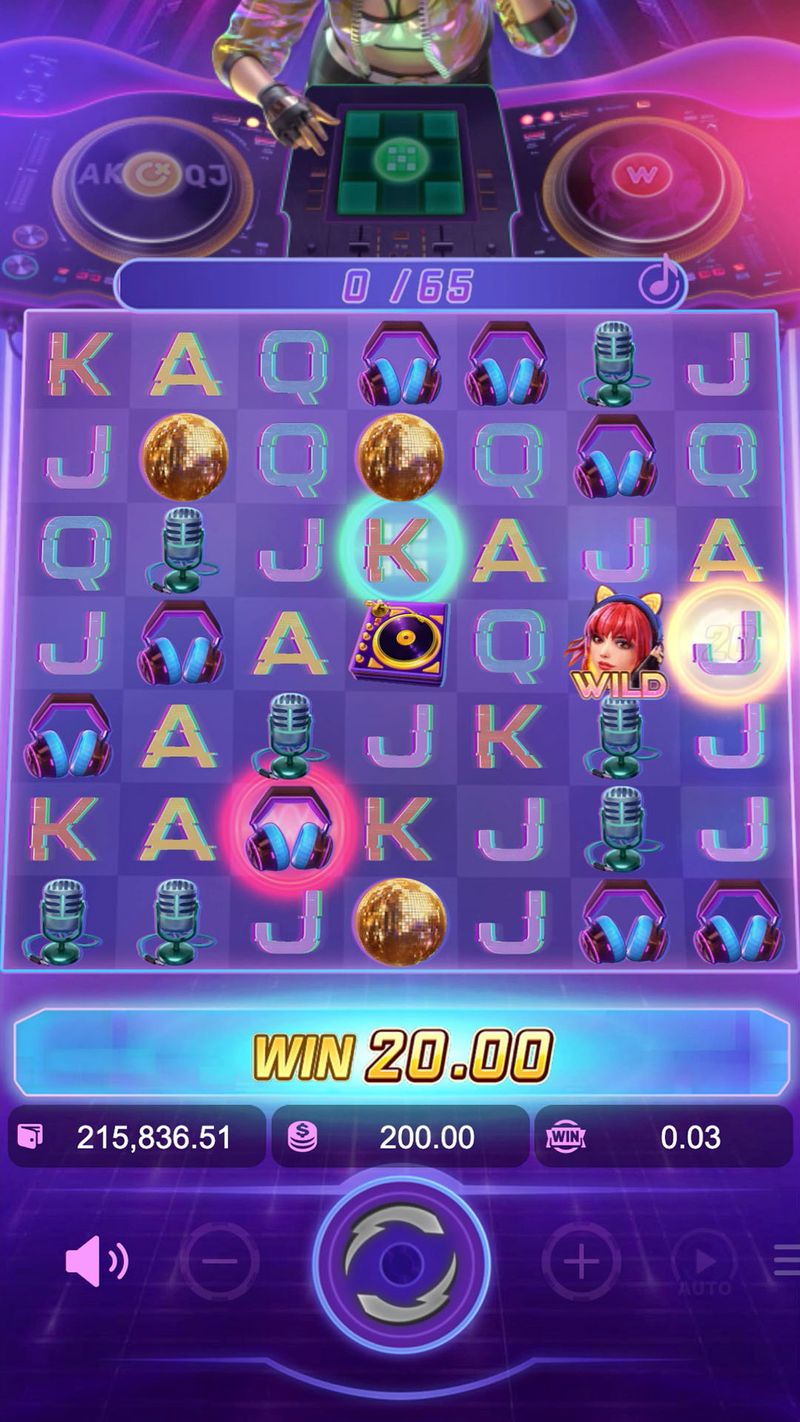Toggle the sound speaker icon
Viewport: 800px width, 1422px height.
coord(96,1262)
